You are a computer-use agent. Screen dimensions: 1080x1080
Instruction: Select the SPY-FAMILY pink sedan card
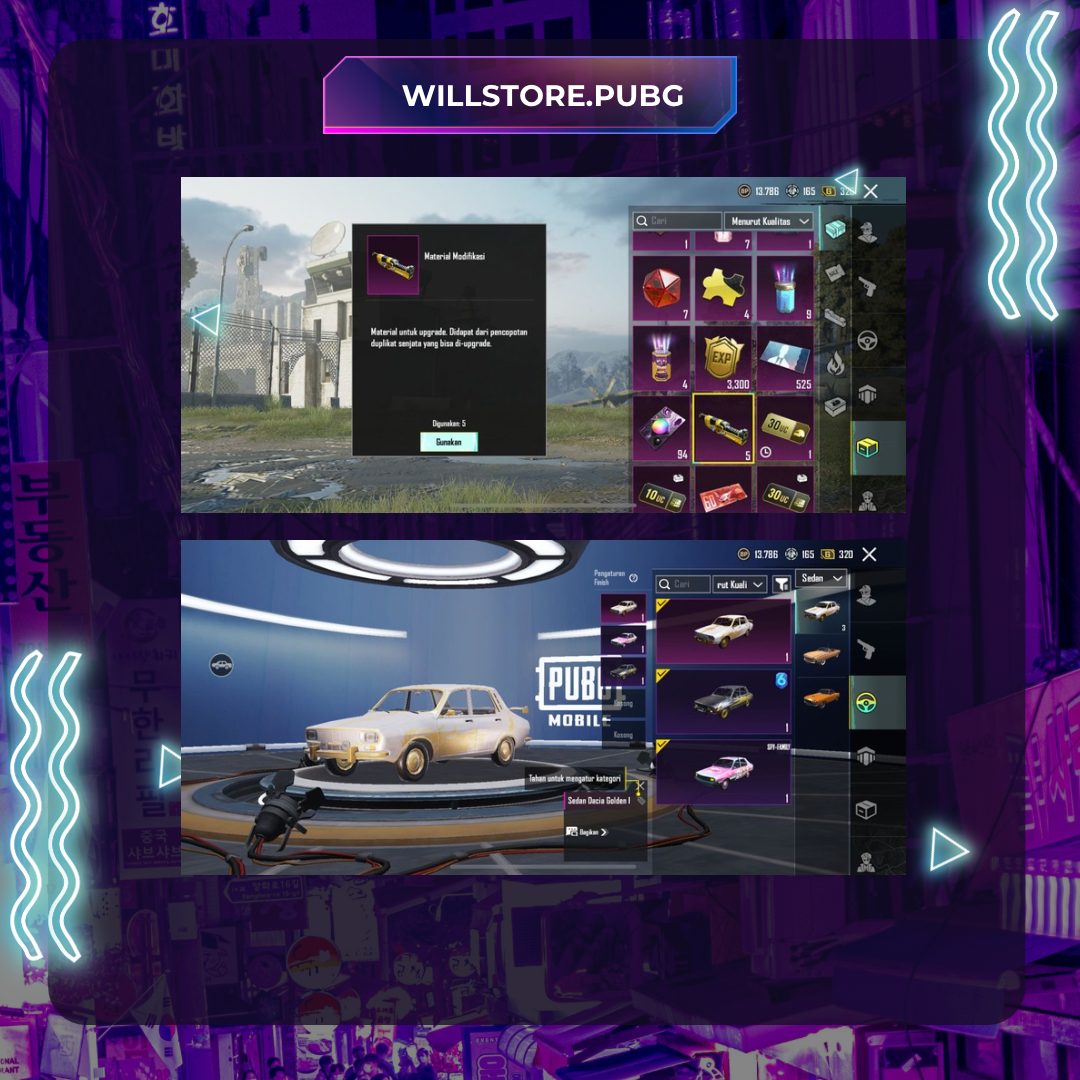click(x=723, y=773)
